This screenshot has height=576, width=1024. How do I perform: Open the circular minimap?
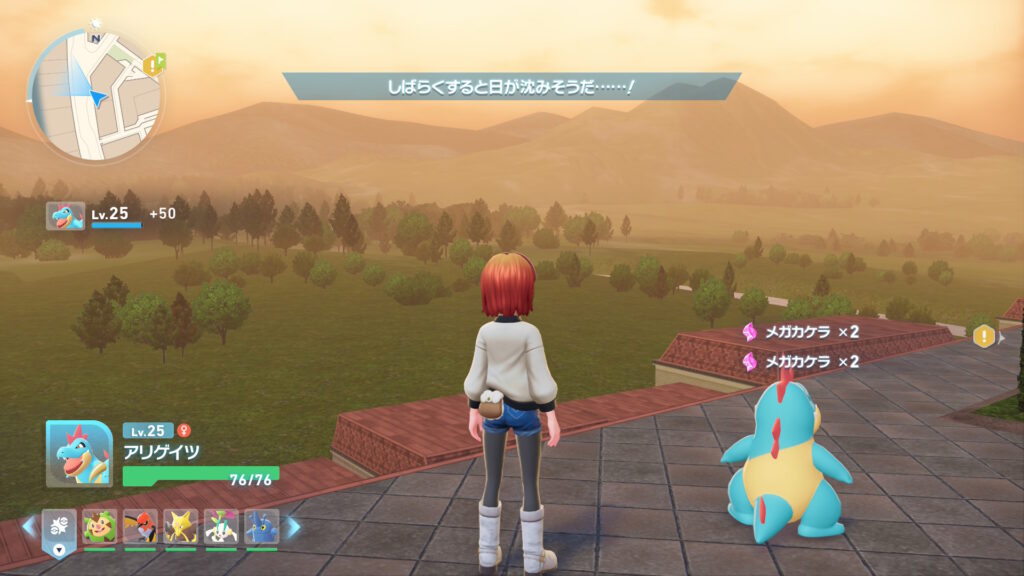click(x=95, y=95)
